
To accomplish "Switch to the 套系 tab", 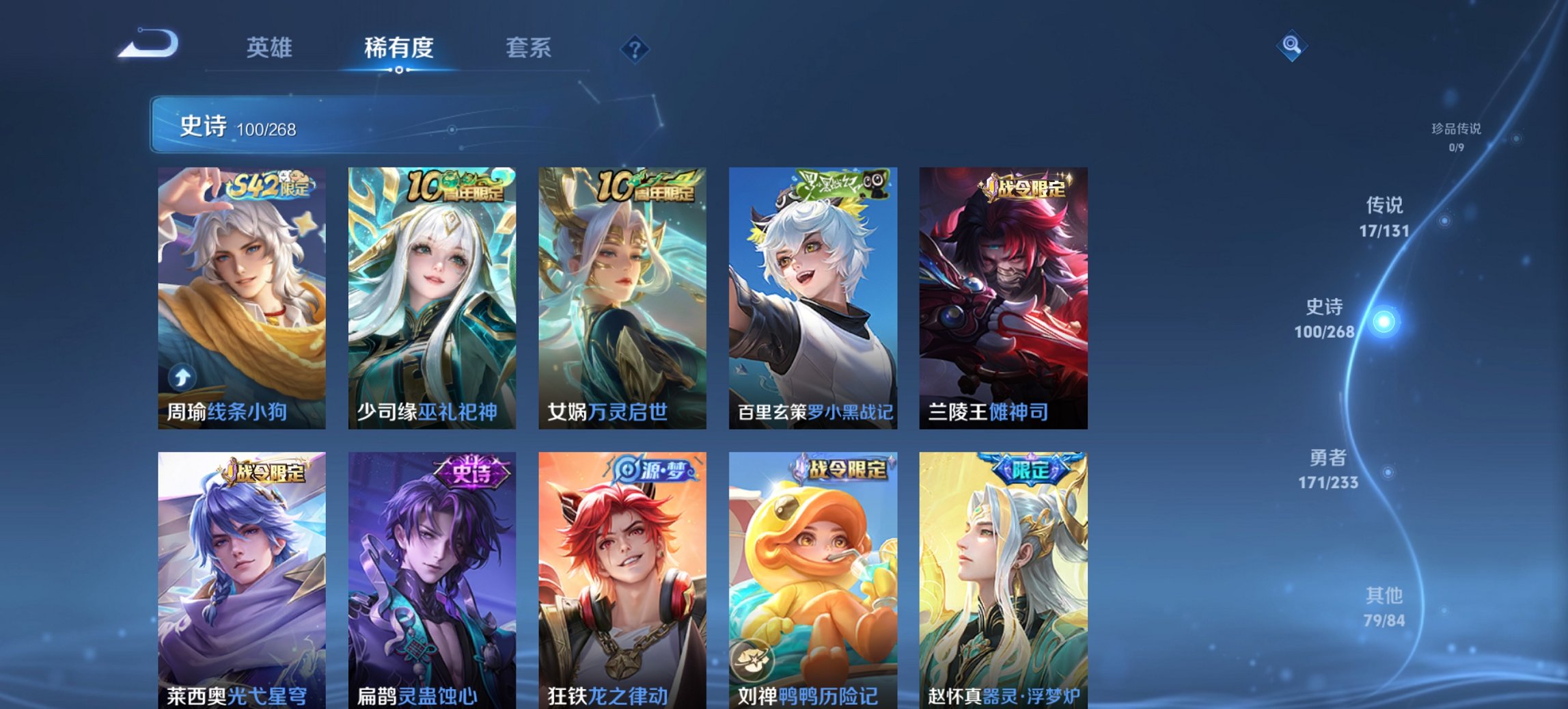I will tap(527, 48).
